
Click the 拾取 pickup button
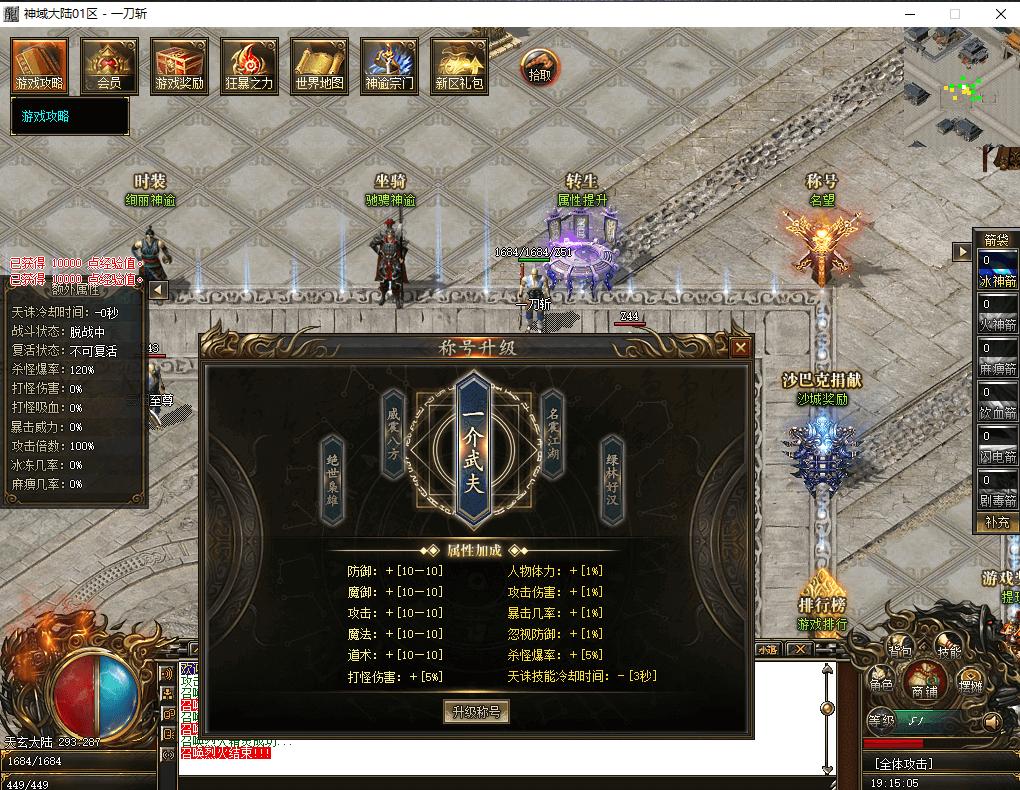539,68
